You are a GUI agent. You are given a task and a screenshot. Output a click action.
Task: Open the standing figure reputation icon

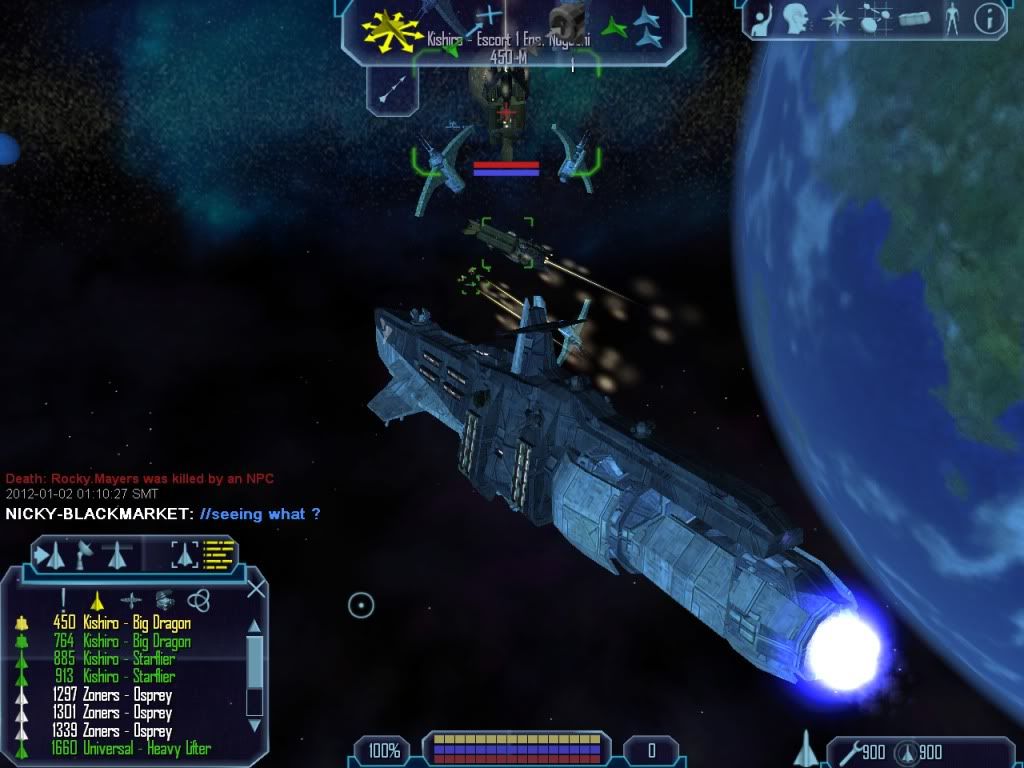951,18
